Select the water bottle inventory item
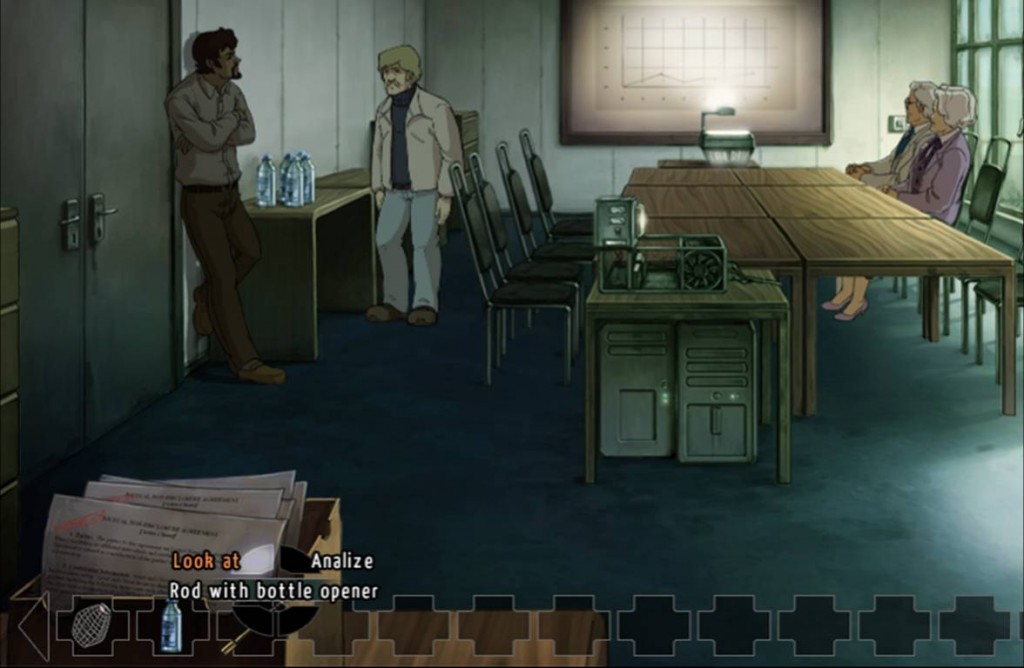 [x=171, y=625]
